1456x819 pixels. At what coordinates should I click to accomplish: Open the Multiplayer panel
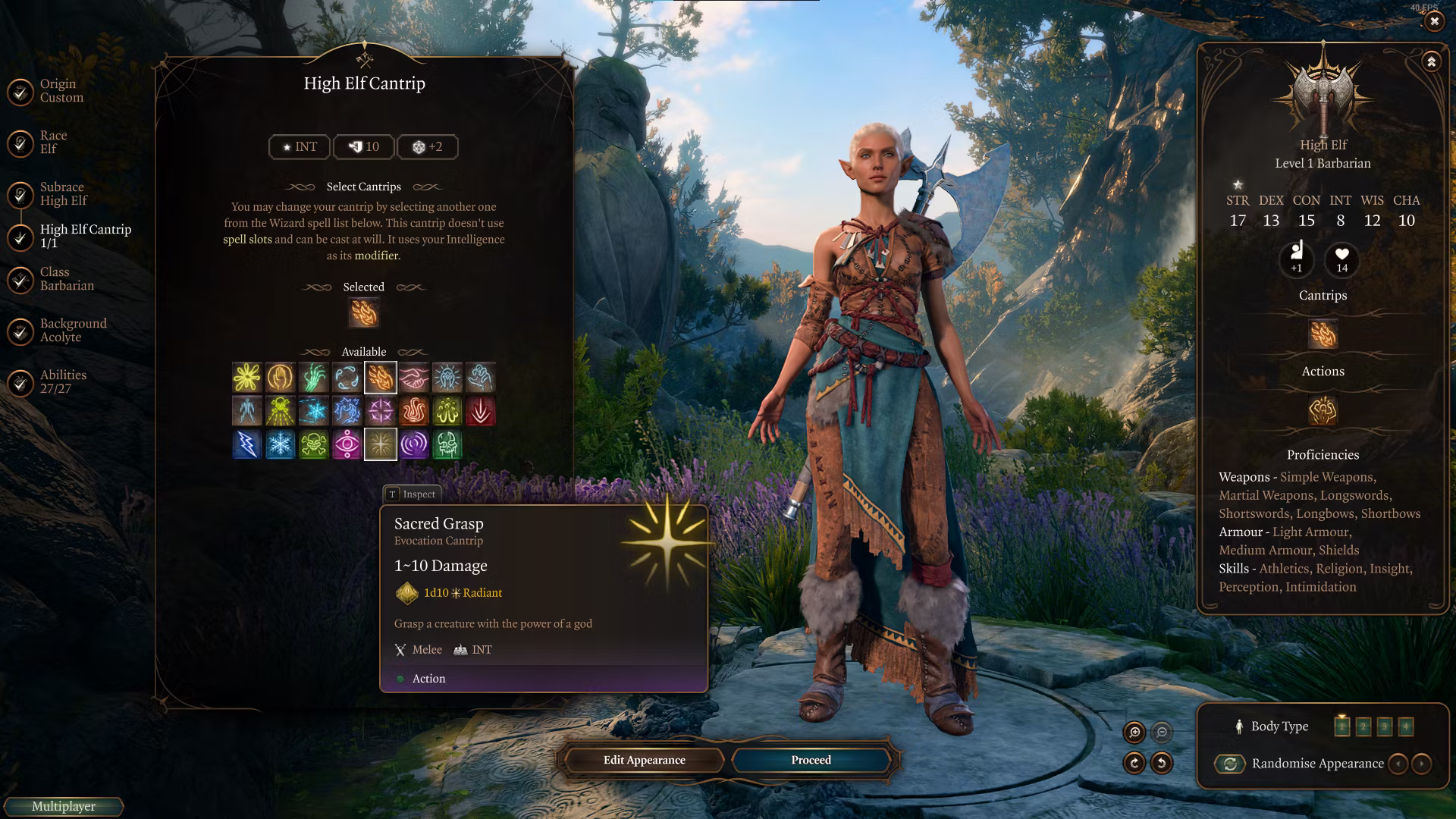tap(64, 806)
